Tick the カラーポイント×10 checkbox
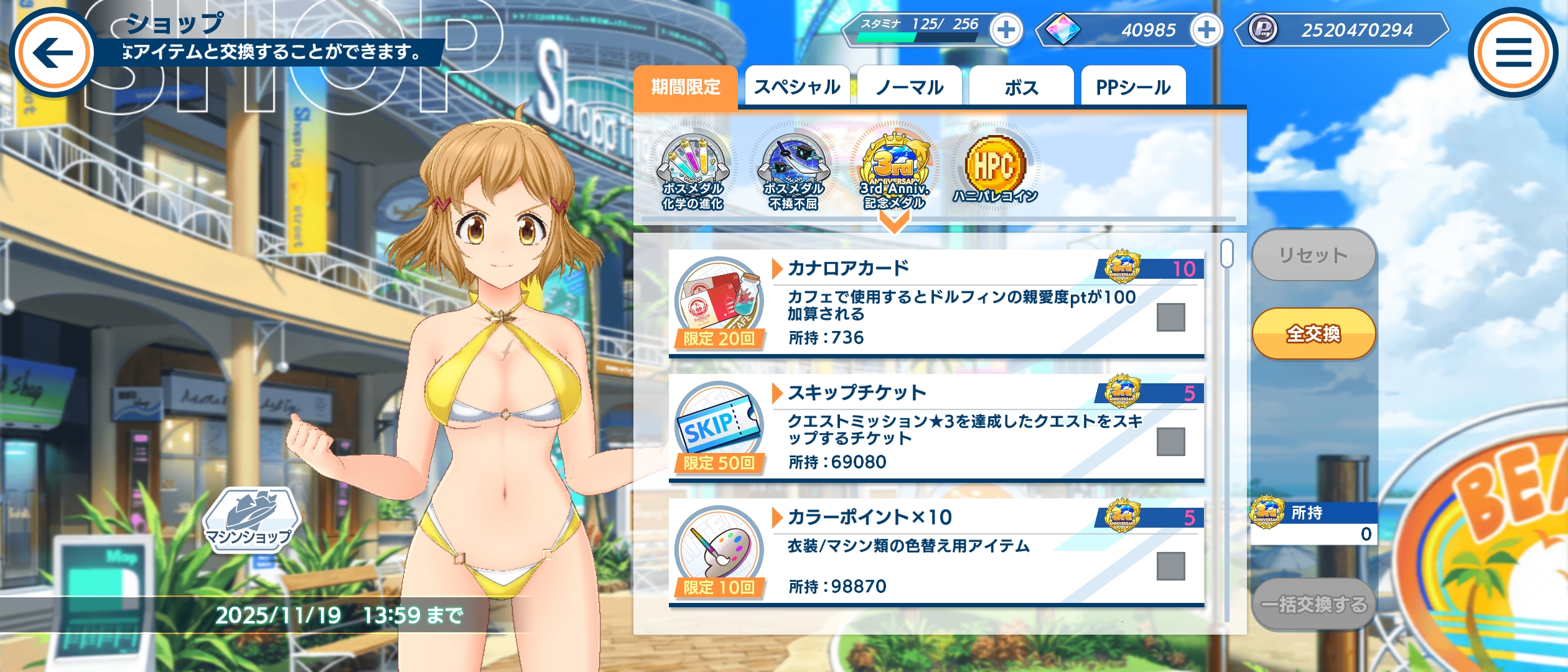Viewport: 1568px width, 672px height. click(x=1170, y=566)
